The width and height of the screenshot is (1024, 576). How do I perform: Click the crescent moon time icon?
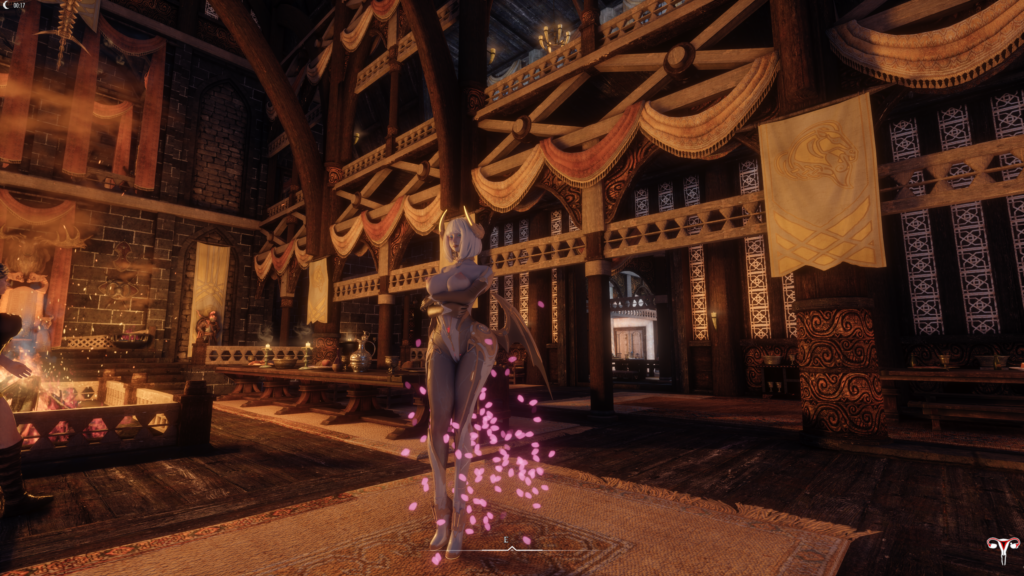pos(7,6)
